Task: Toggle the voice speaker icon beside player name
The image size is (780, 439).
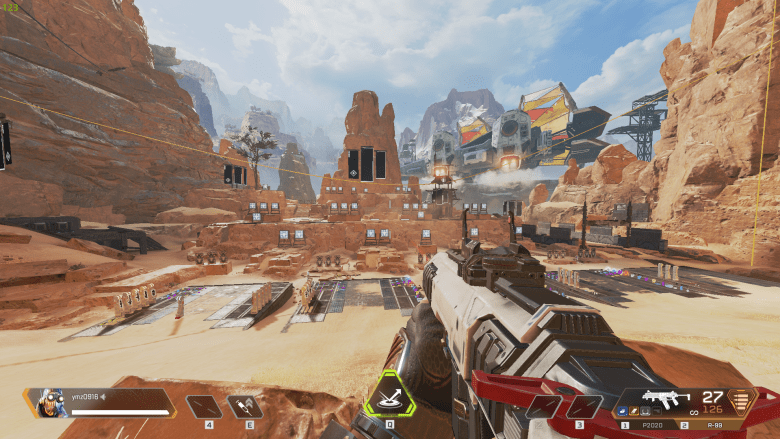Action: 101,395
